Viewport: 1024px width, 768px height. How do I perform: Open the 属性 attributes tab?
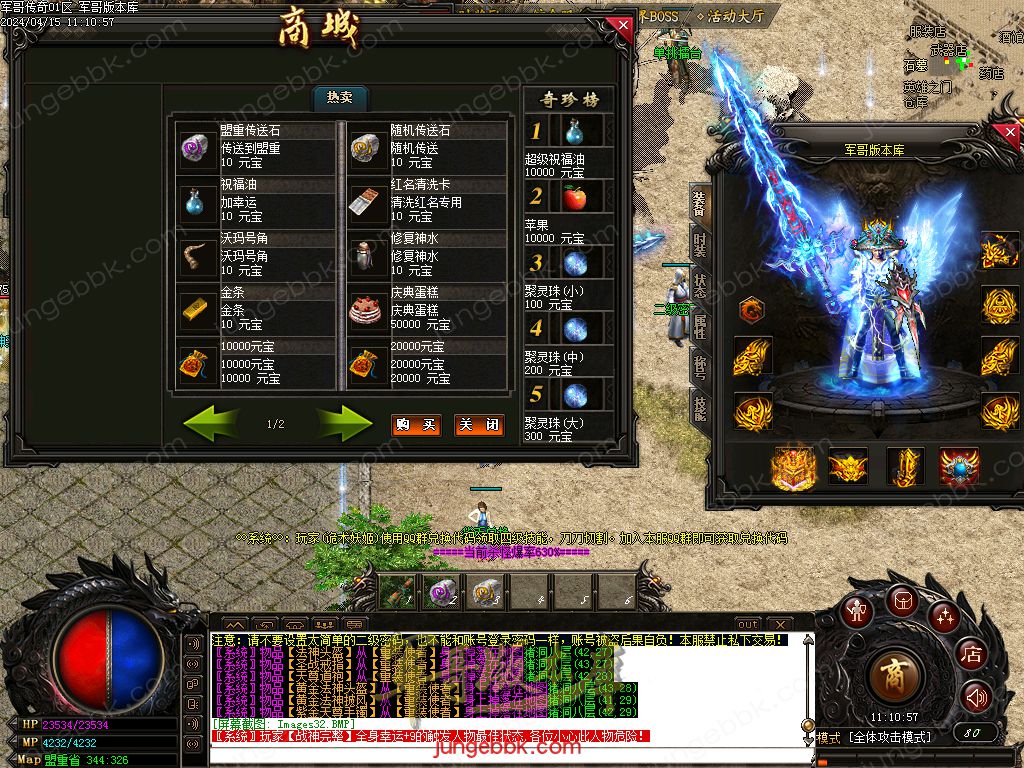click(699, 326)
